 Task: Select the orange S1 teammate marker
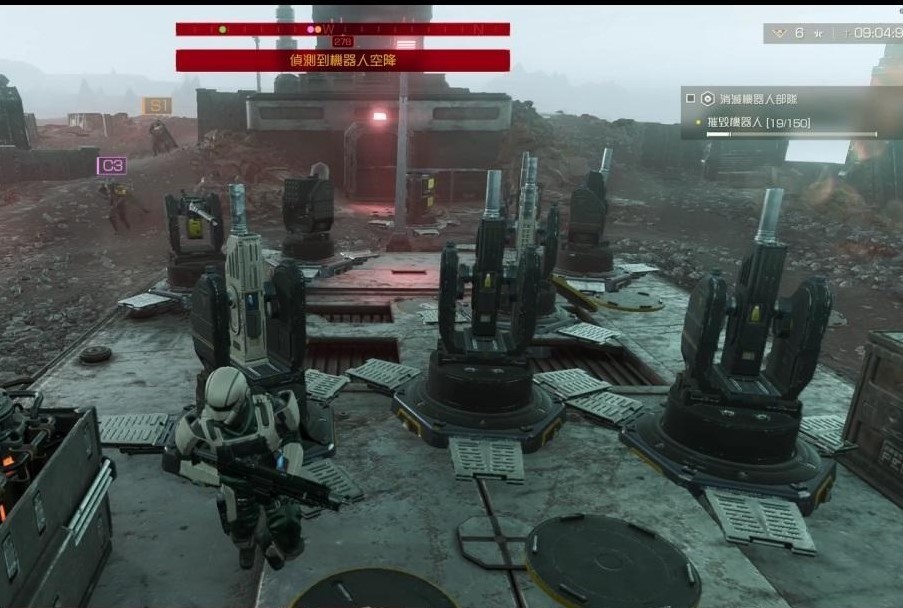tap(157, 105)
